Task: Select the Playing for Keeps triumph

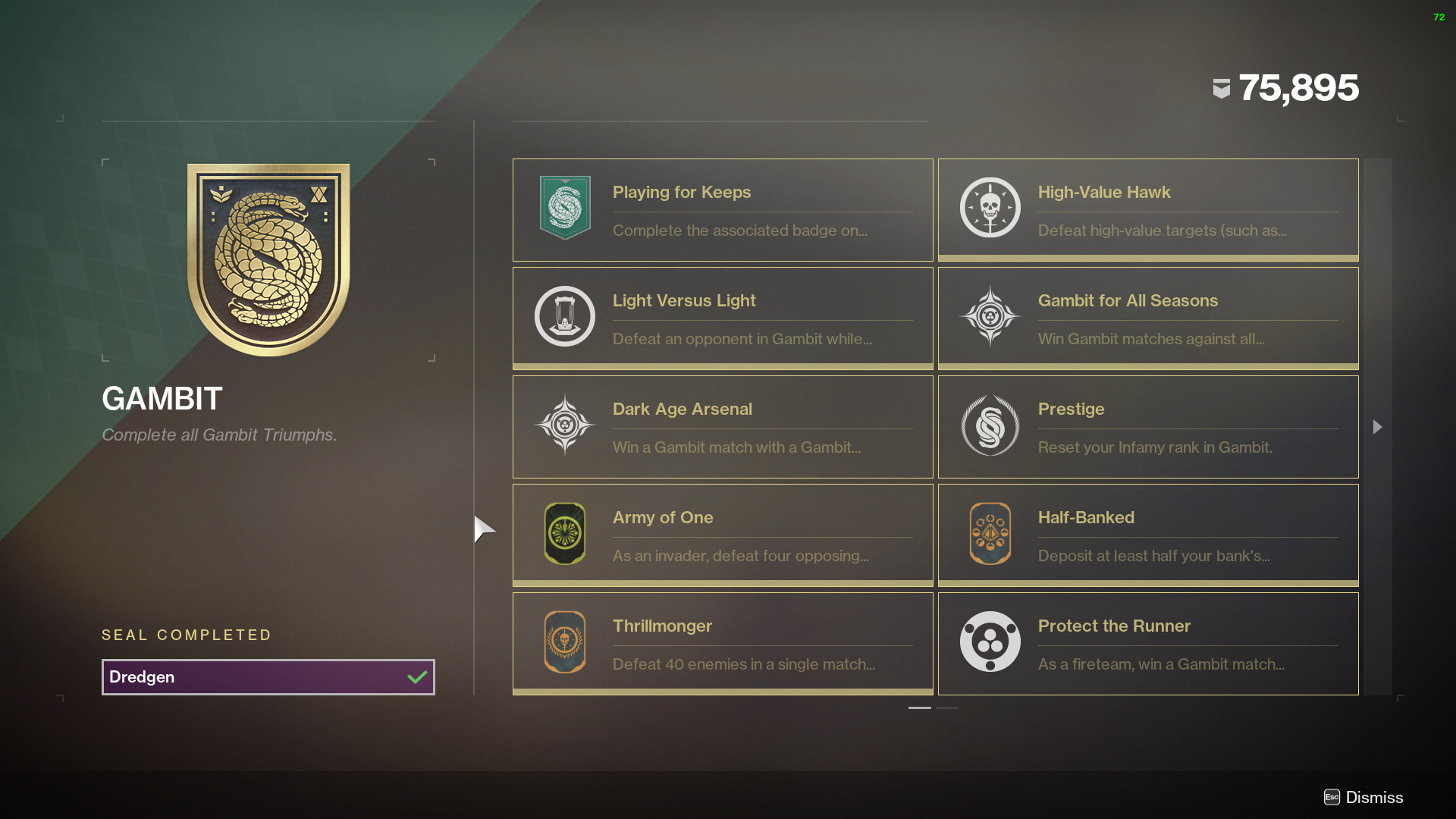Action: [x=722, y=210]
